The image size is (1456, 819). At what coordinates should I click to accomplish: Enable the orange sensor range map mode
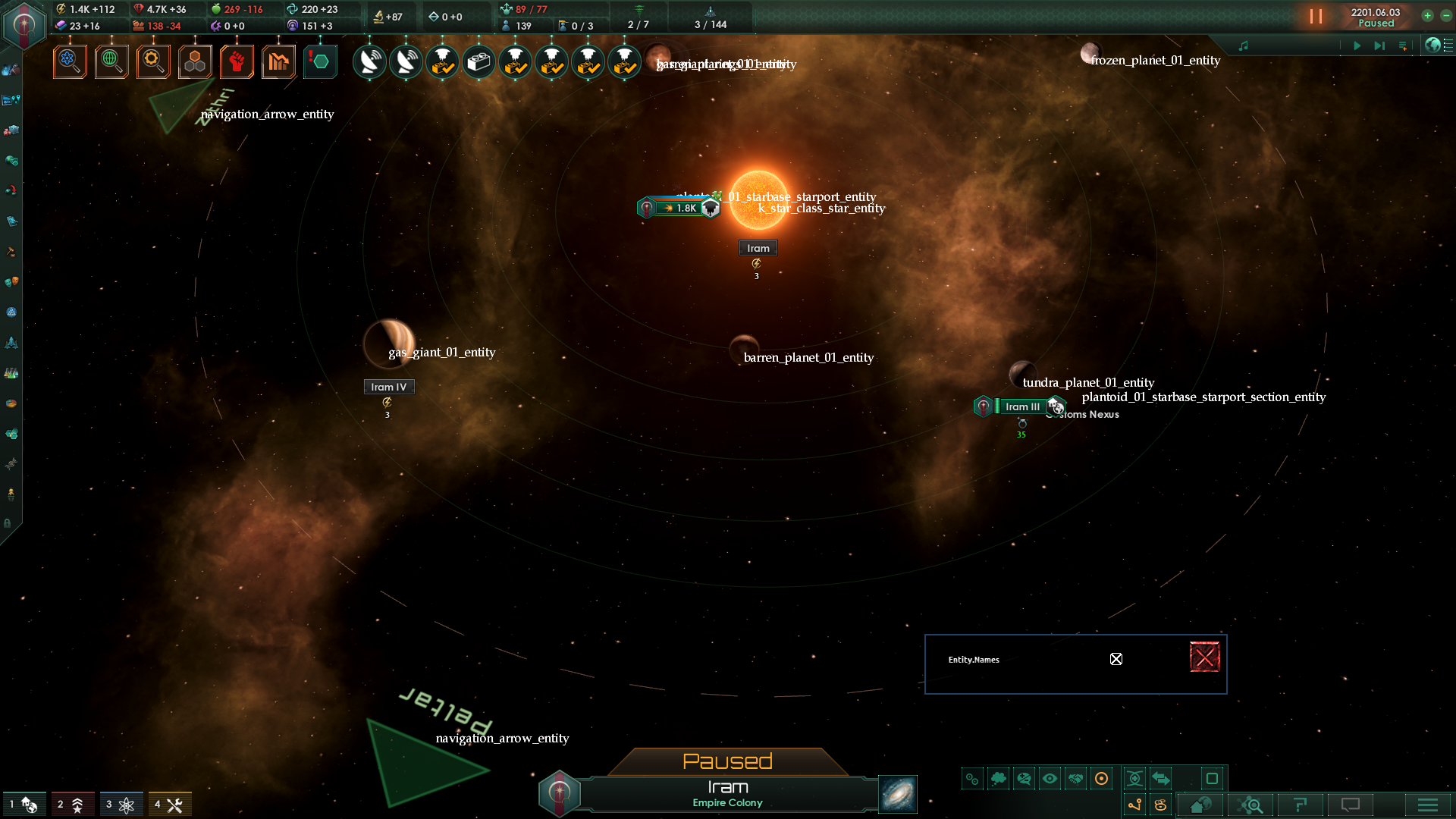(x=1101, y=778)
